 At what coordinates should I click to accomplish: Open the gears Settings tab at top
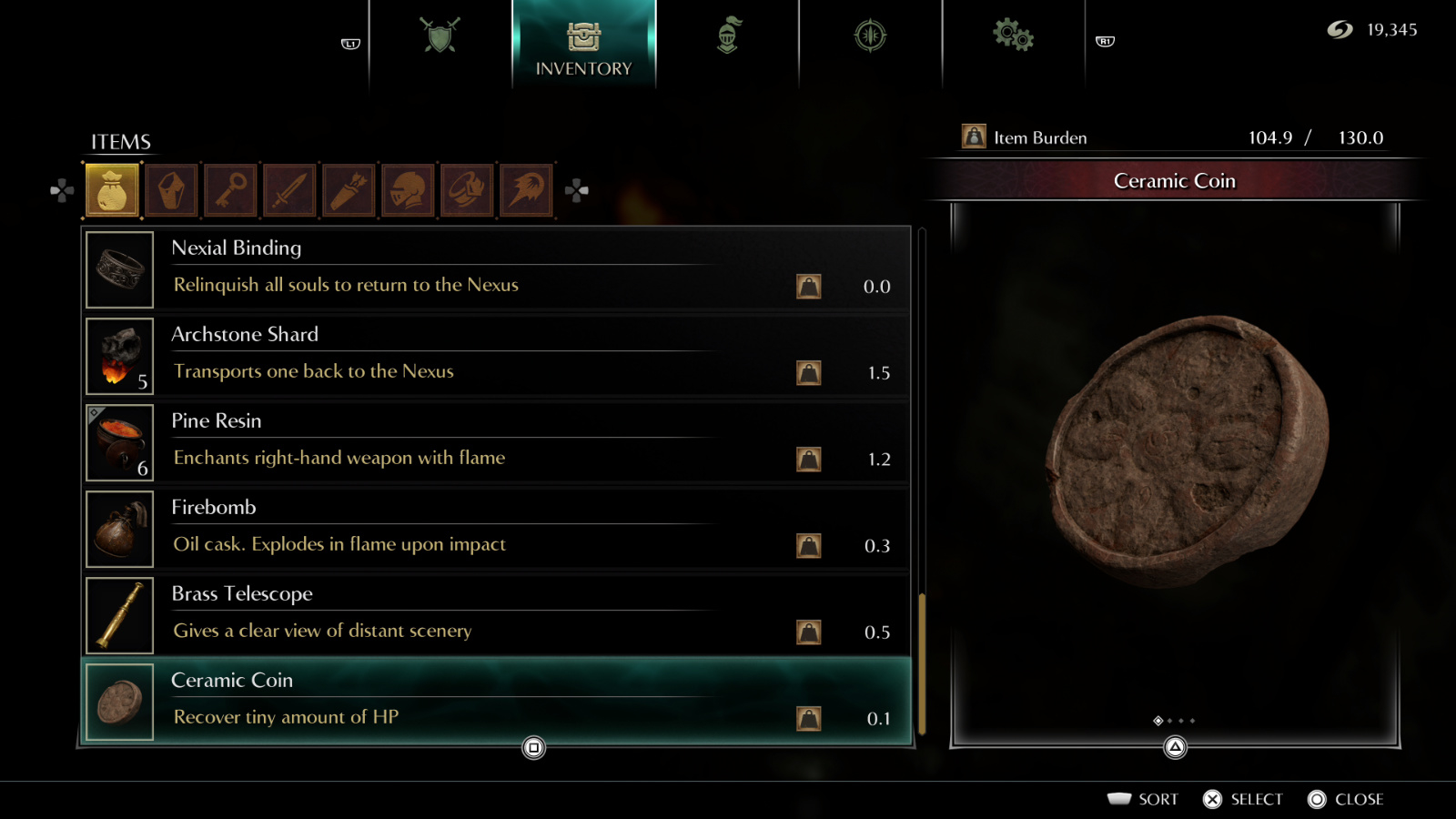pyautogui.click(x=1013, y=35)
